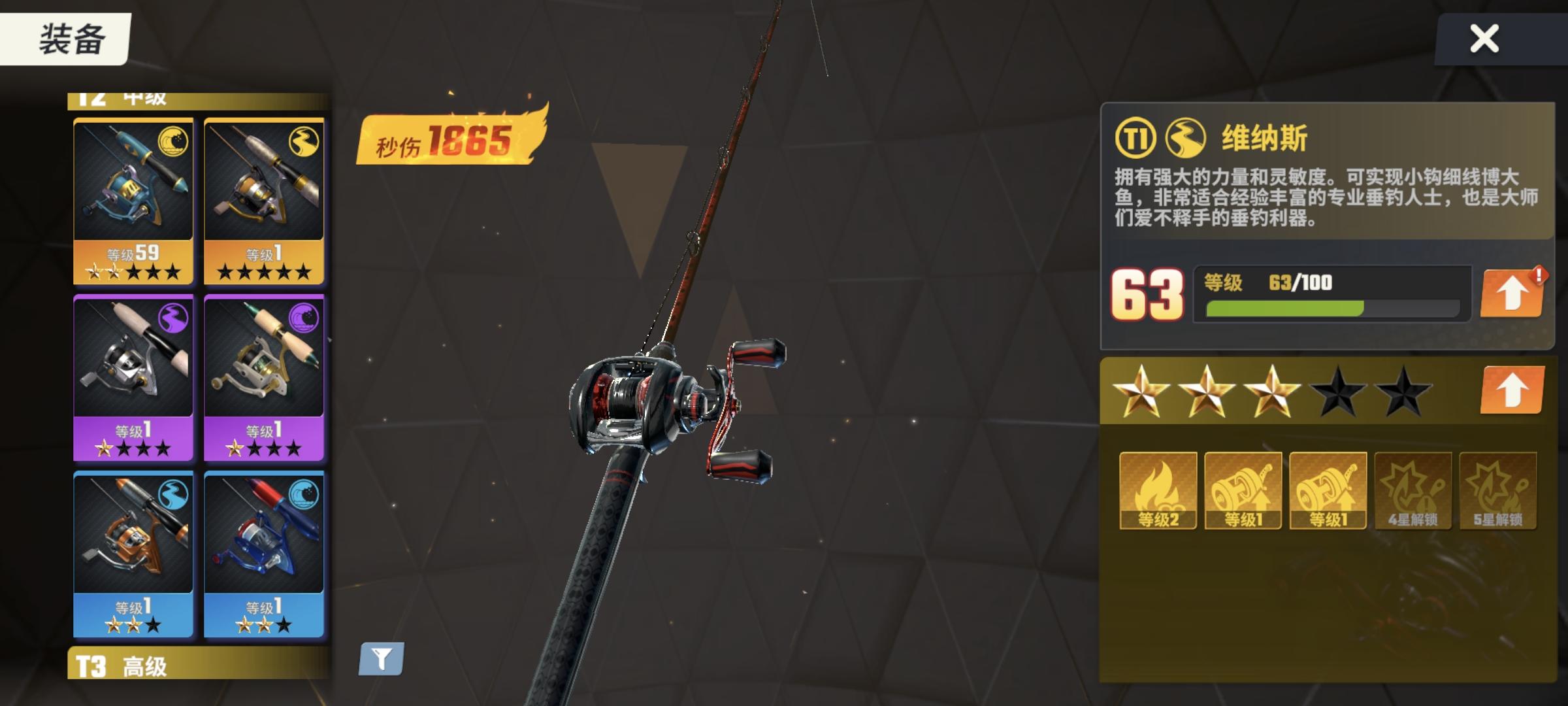Switch to the 装备 tab
Viewport: 1568px width, 706px height.
[x=69, y=37]
